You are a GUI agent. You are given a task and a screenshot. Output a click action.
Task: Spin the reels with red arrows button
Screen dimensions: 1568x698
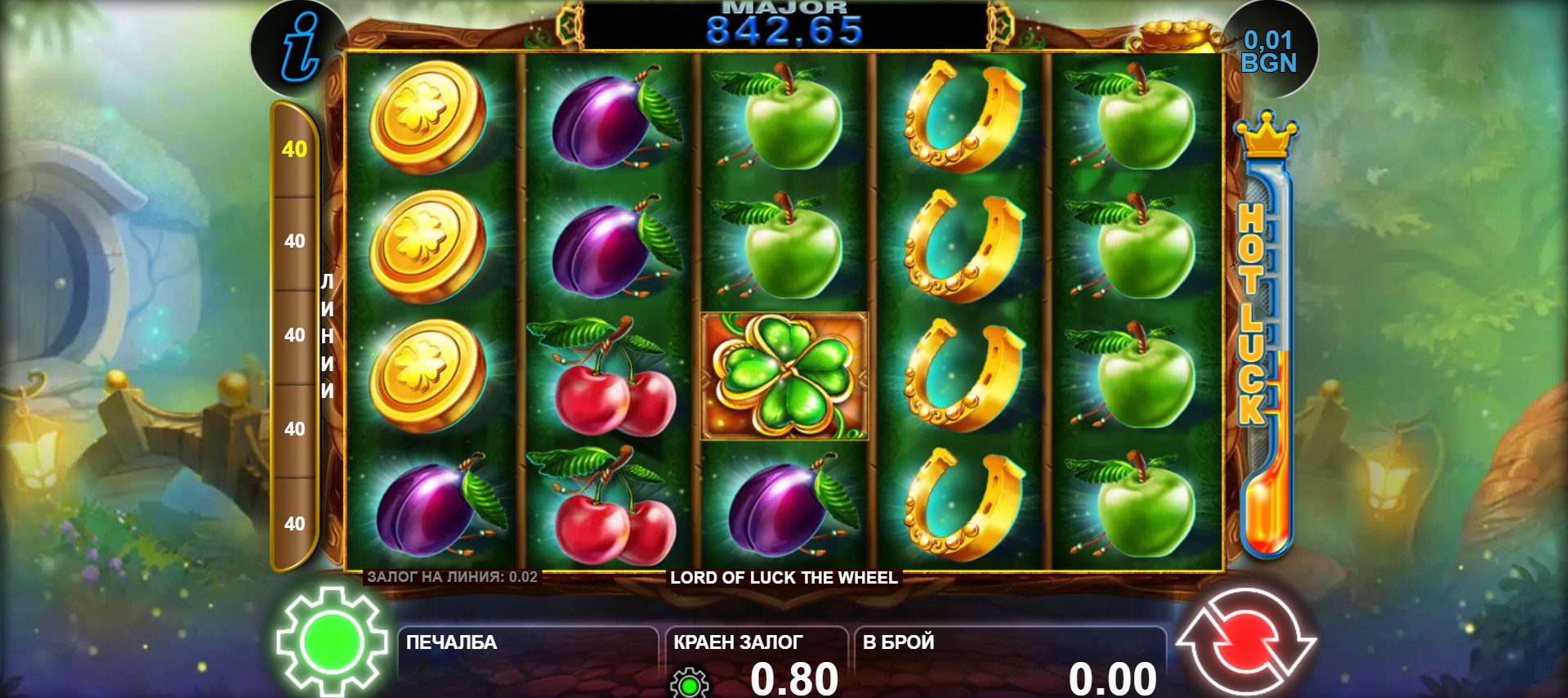point(1245,643)
